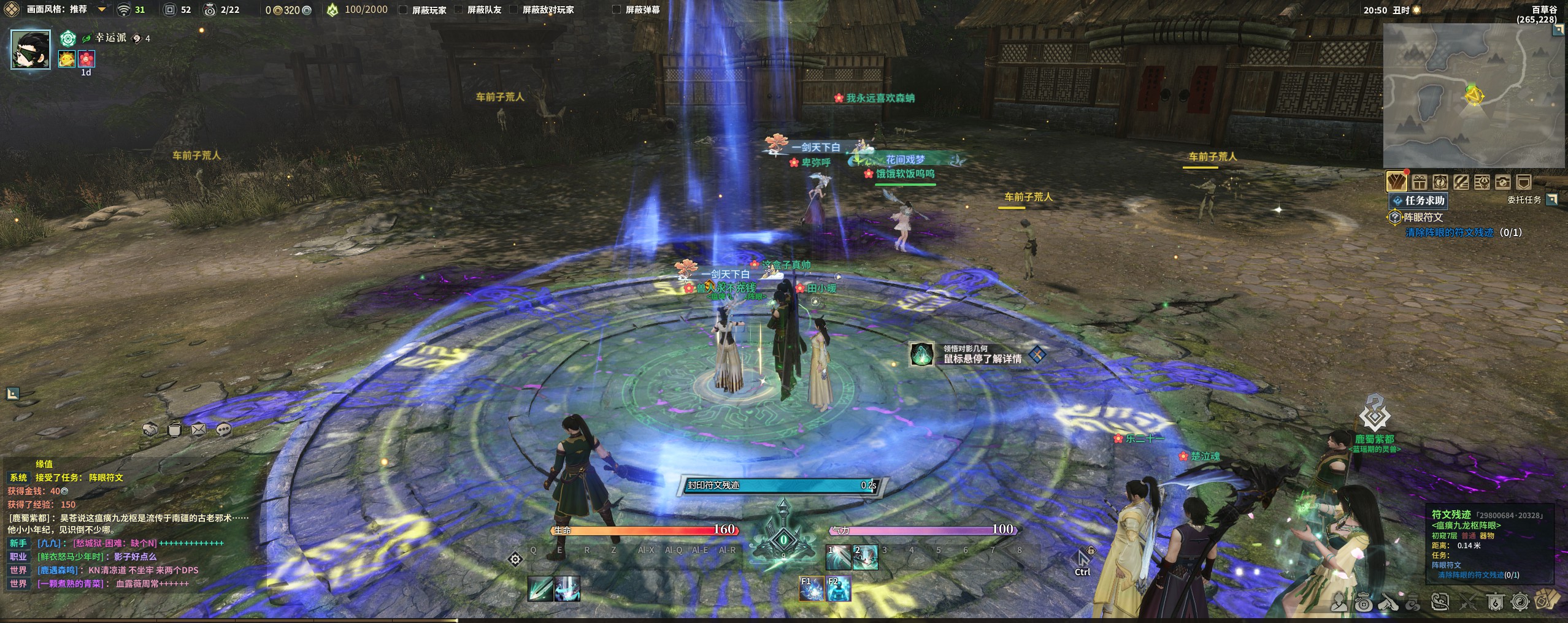Open the money bag inventory icon
This screenshot has width=1568, height=623.
pos(1363,603)
